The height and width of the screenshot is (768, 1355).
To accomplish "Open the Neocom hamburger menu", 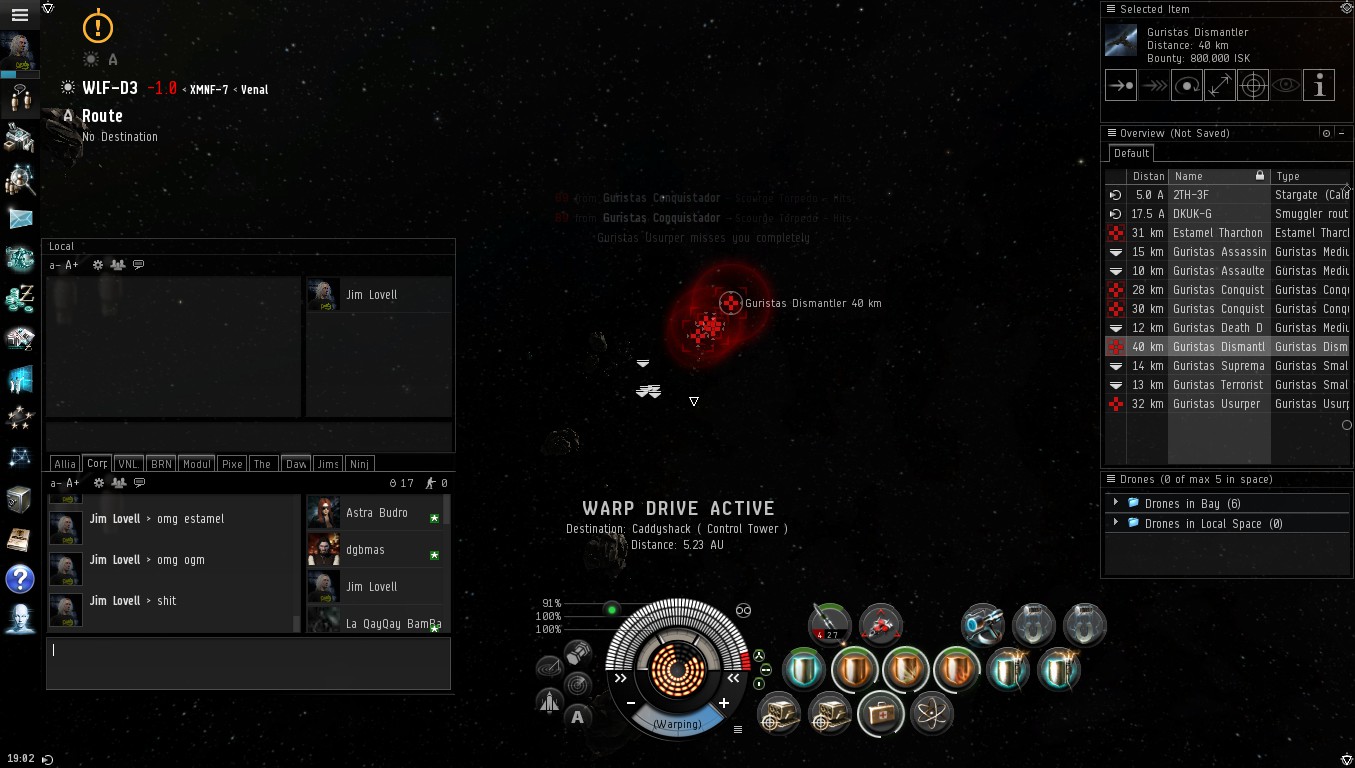I will [19, 15].
